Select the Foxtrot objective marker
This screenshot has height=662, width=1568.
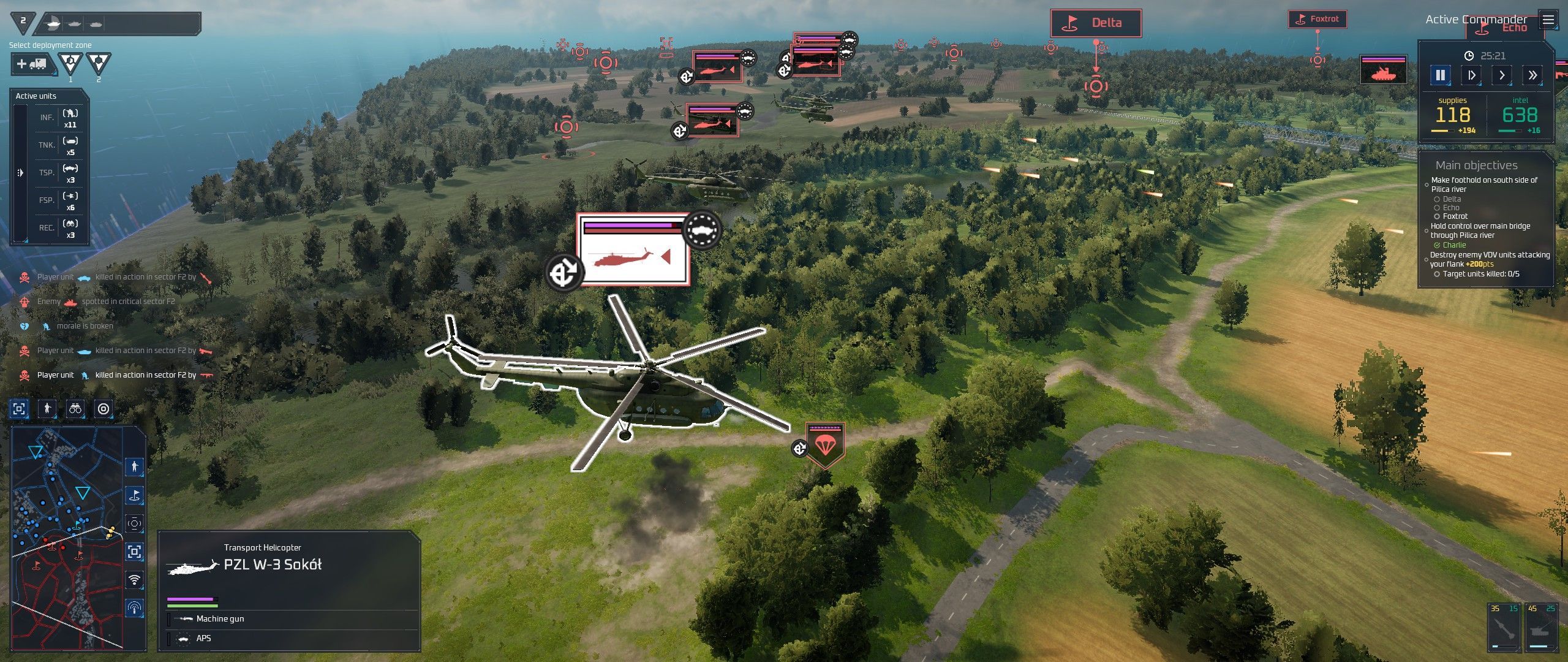[x=1317, y=19]
